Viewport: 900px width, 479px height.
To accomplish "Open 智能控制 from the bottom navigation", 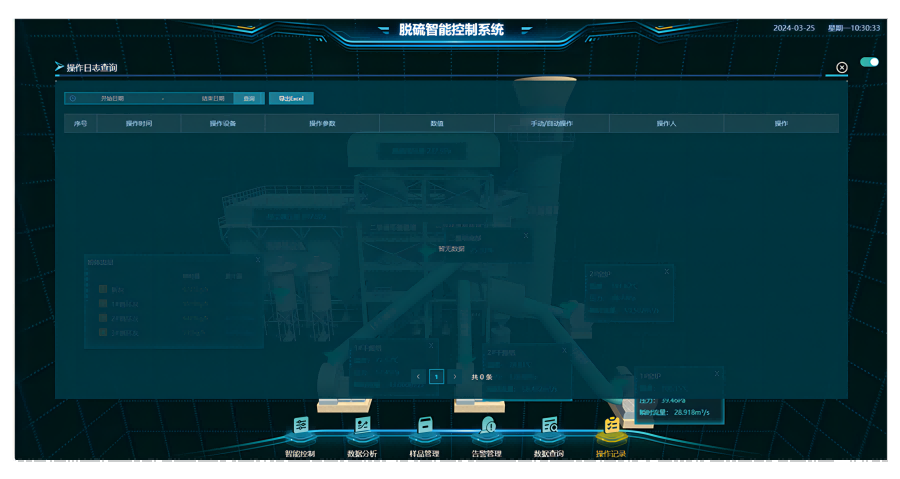I will pyautogui.click(x=300, y=433).
